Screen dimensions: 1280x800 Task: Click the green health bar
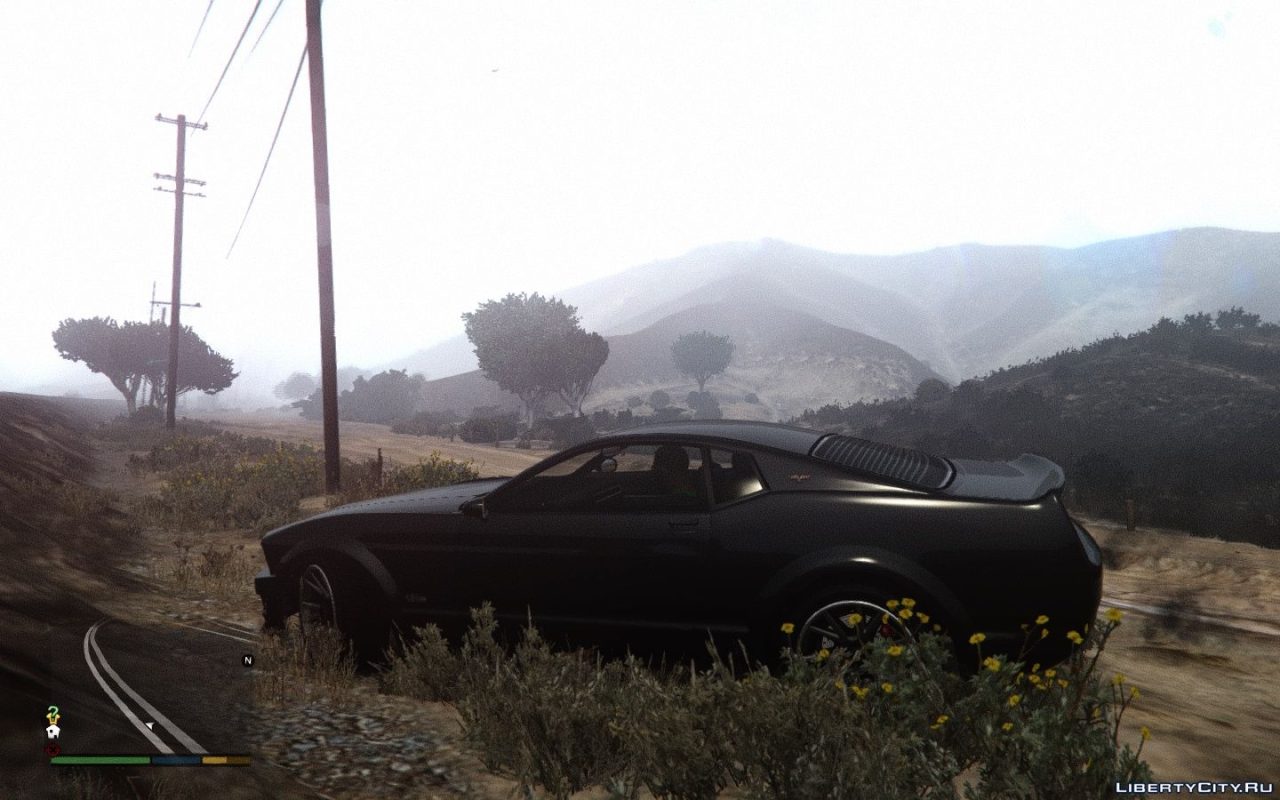click(100, 759)
